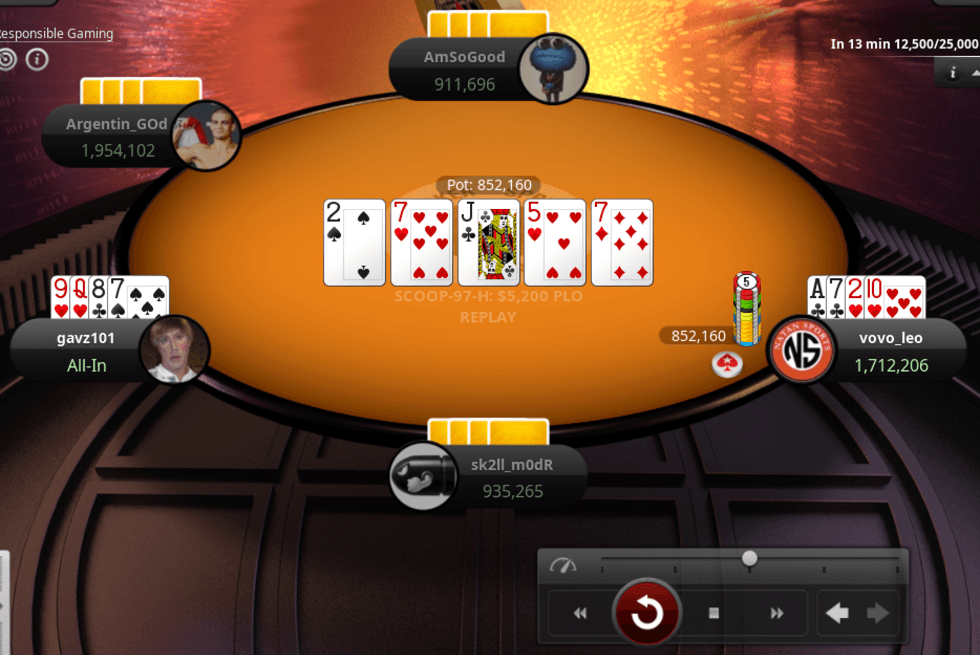The image size is (980, 655).
Task: Click vovo_leo's NS logo avatar
Action: point(801,350)
